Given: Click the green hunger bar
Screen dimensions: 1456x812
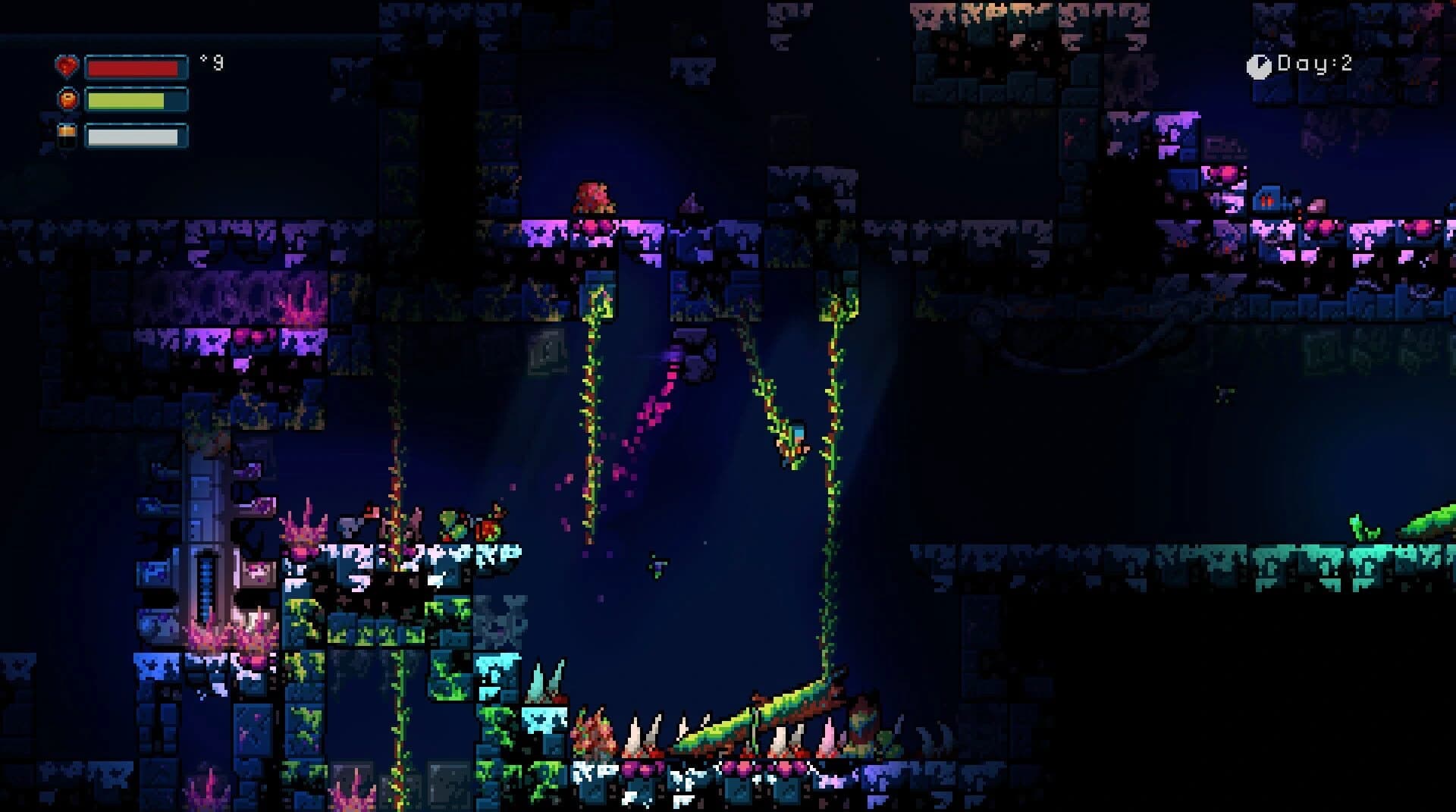Looking at the screenshot, I should click(x=125, y=99).
